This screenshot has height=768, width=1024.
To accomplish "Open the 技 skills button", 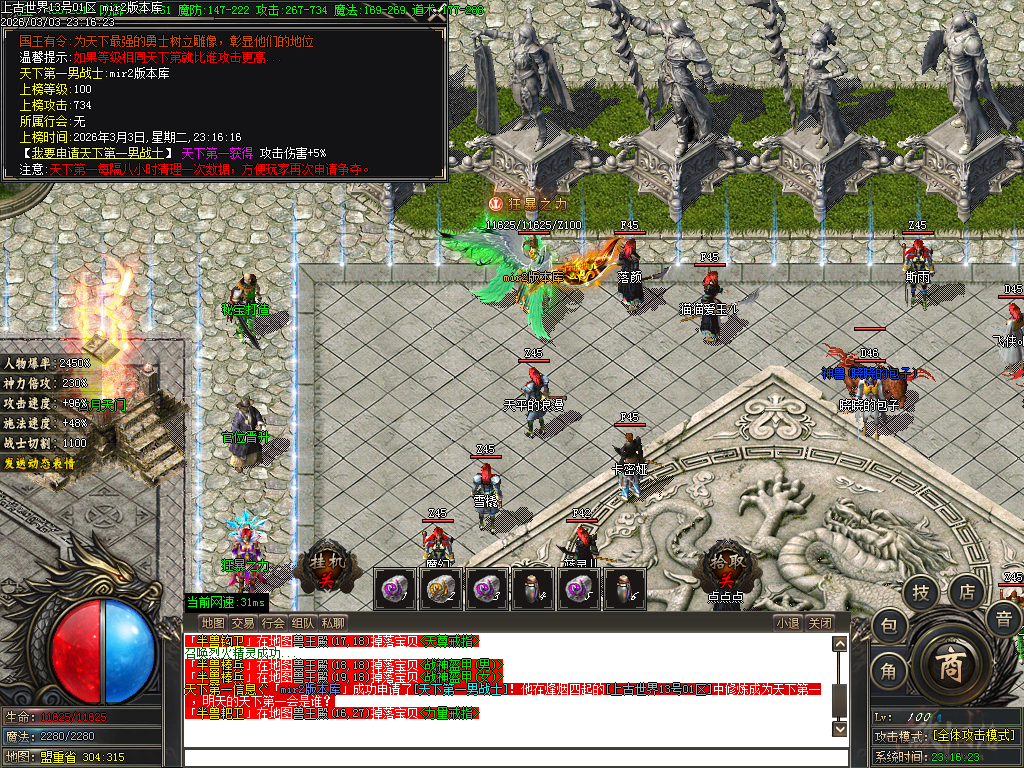I will coord(920,593).
